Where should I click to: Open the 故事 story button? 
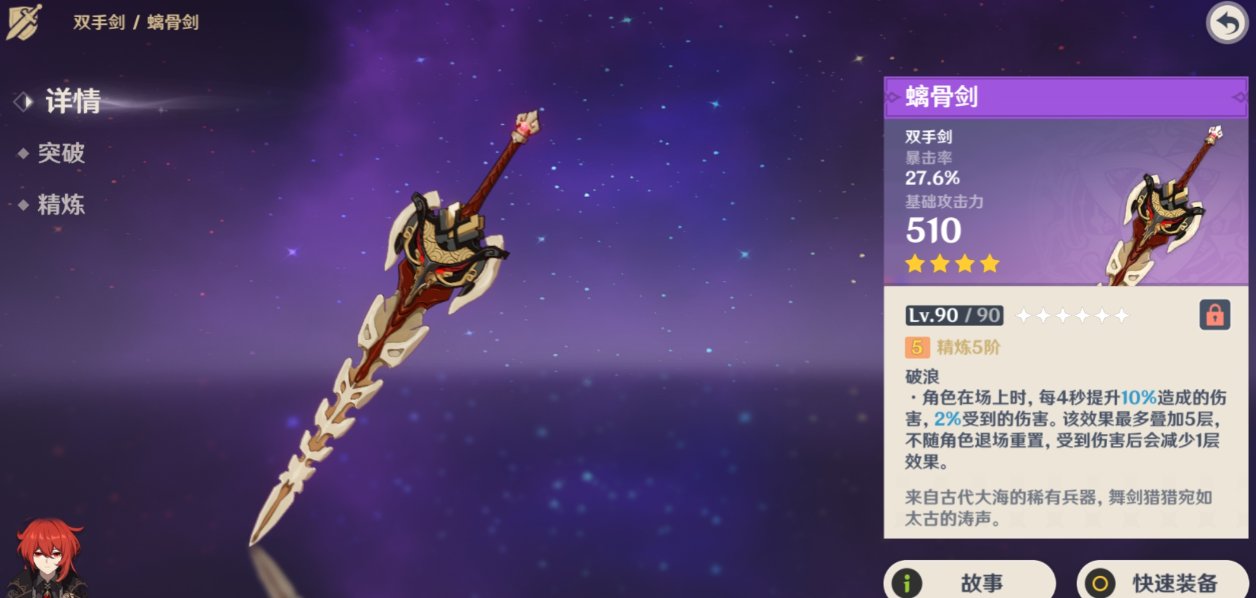tap(968, 582)
